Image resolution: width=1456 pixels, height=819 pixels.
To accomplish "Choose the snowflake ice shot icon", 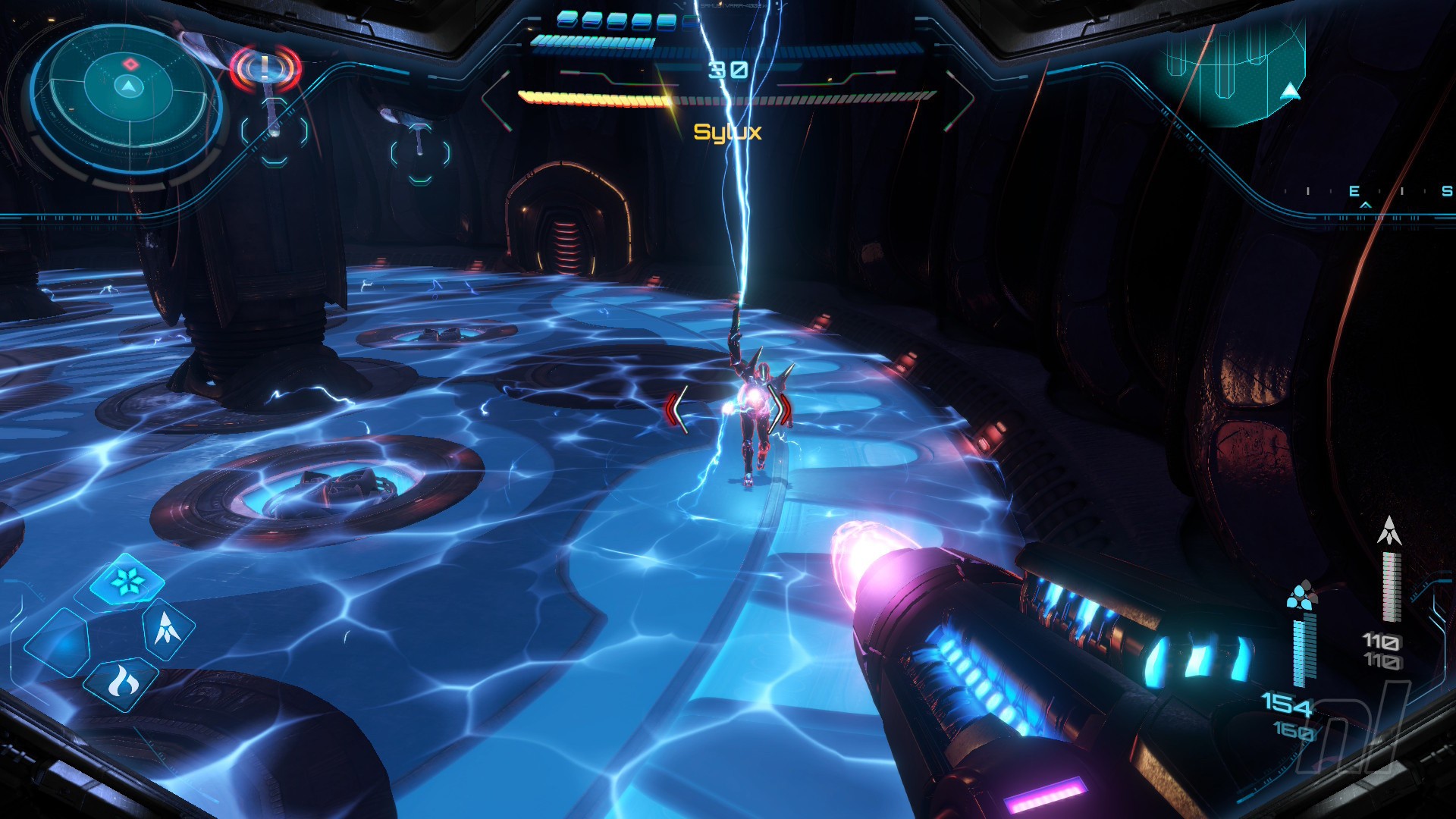I will 126,582.
